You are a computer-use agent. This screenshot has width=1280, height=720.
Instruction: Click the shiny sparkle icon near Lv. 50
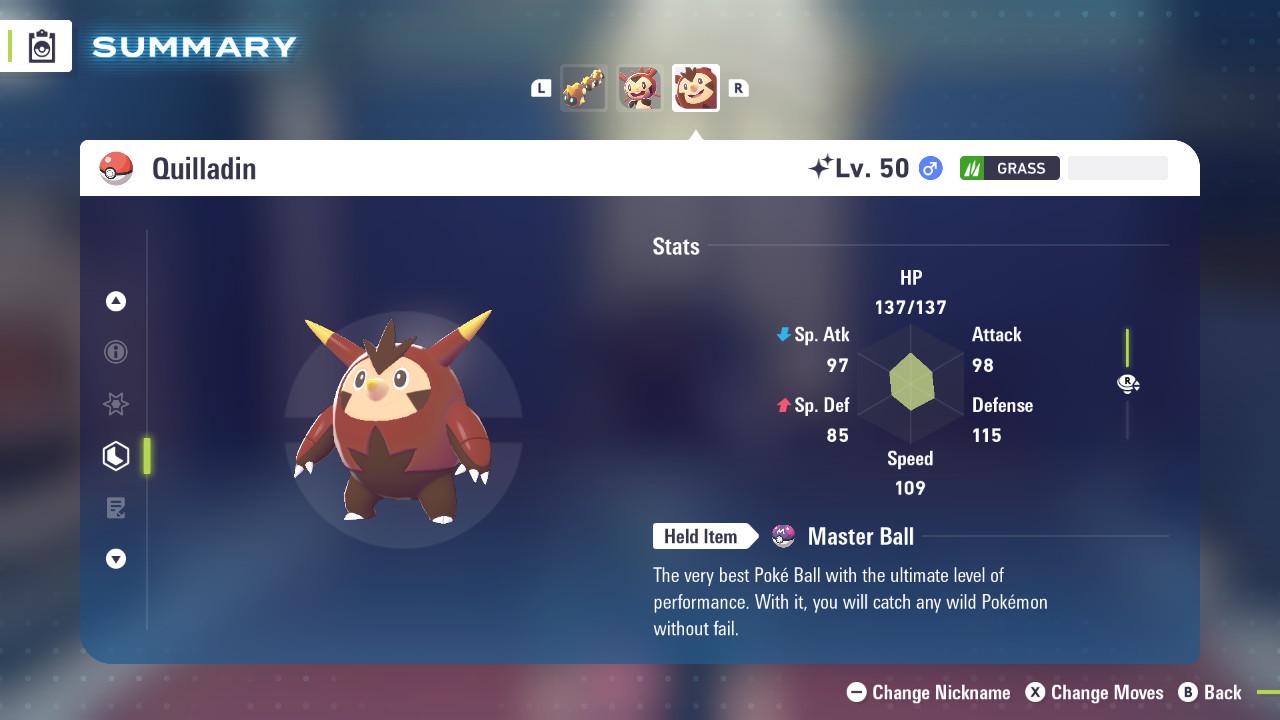point(820,168)
